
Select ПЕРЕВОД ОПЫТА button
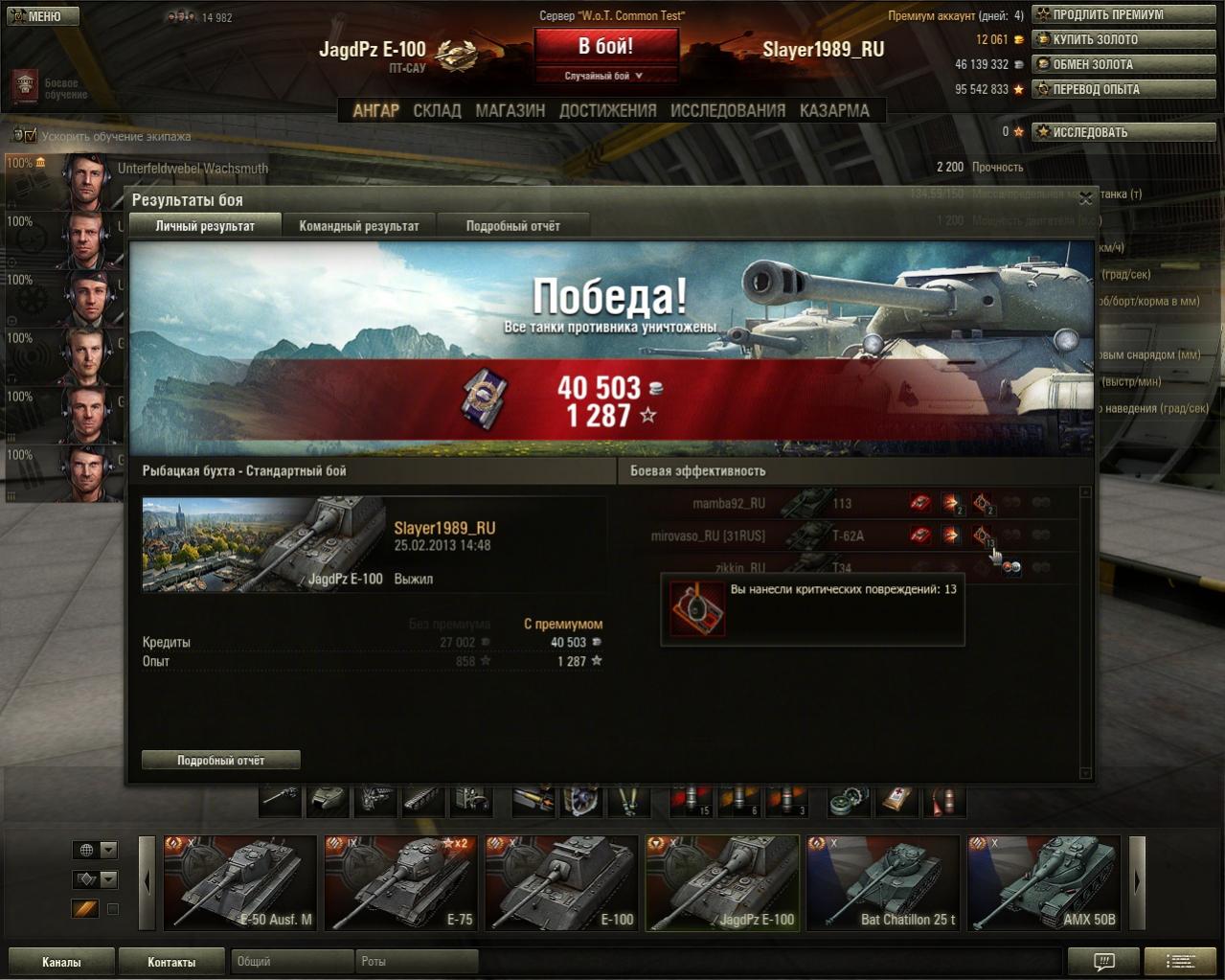click(1123, 89)
